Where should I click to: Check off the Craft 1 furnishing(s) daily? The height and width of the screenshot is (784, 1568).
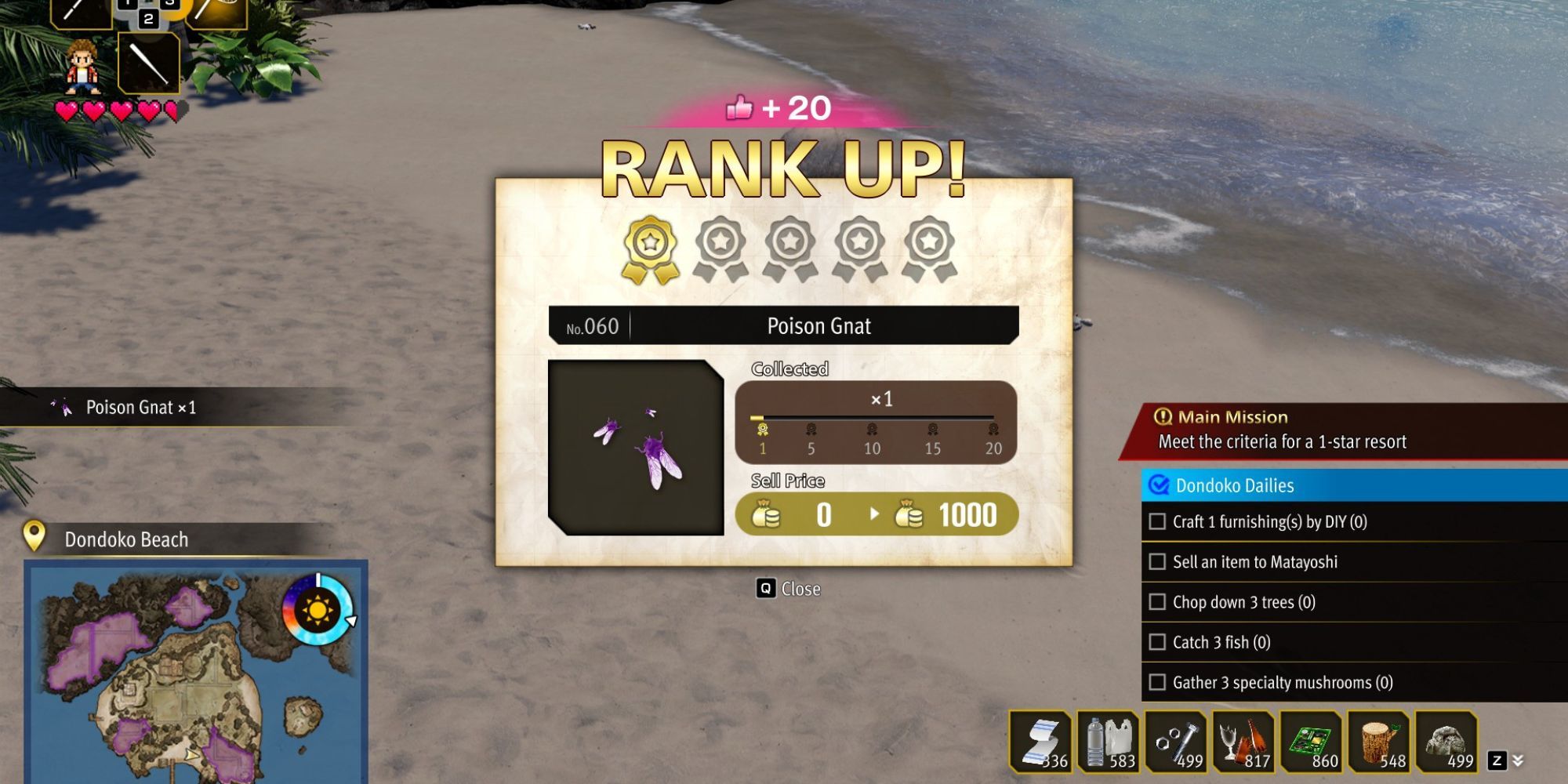tap(1156, 521)
